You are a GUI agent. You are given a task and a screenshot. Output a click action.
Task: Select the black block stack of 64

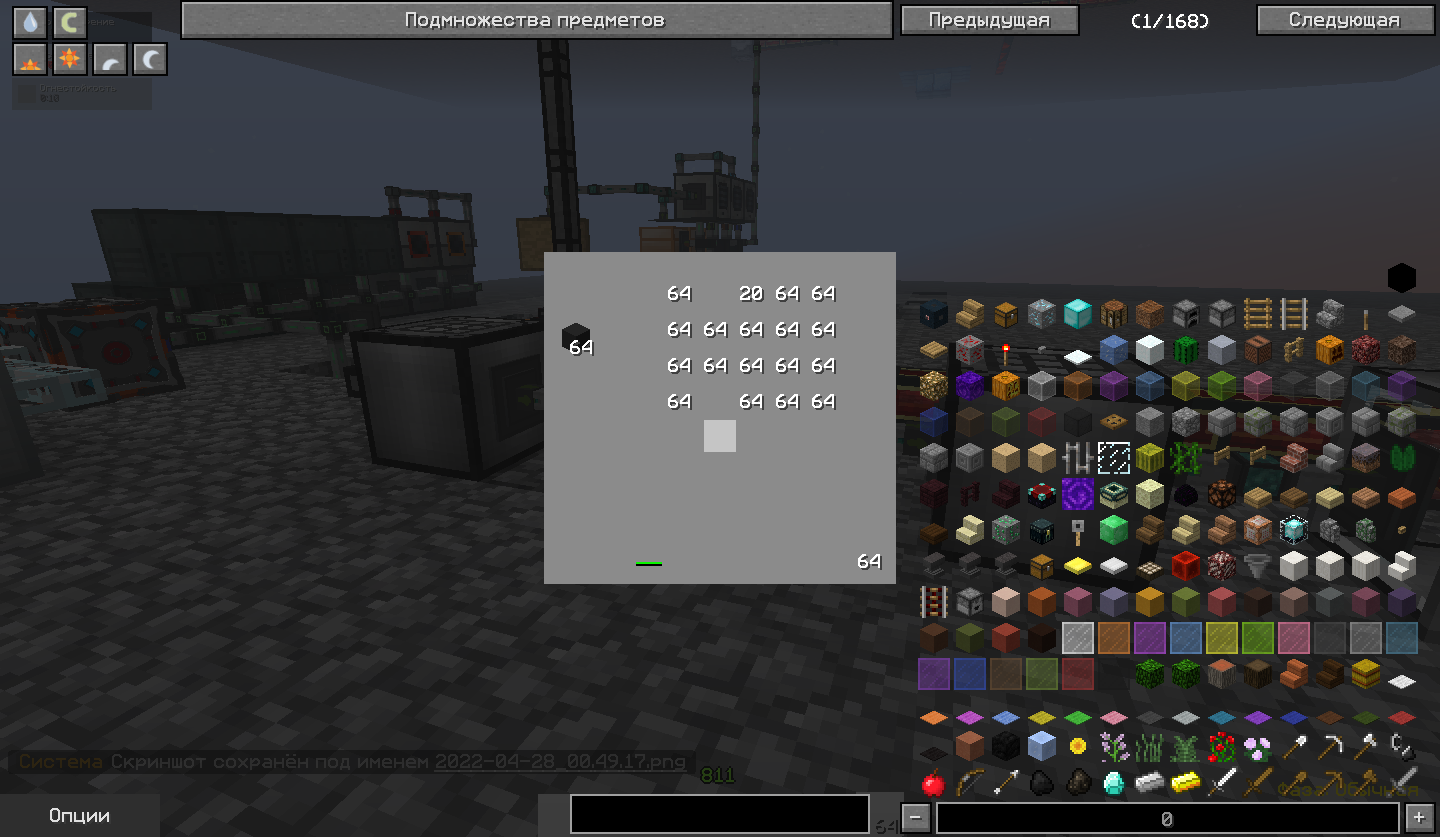pos(575,338)
